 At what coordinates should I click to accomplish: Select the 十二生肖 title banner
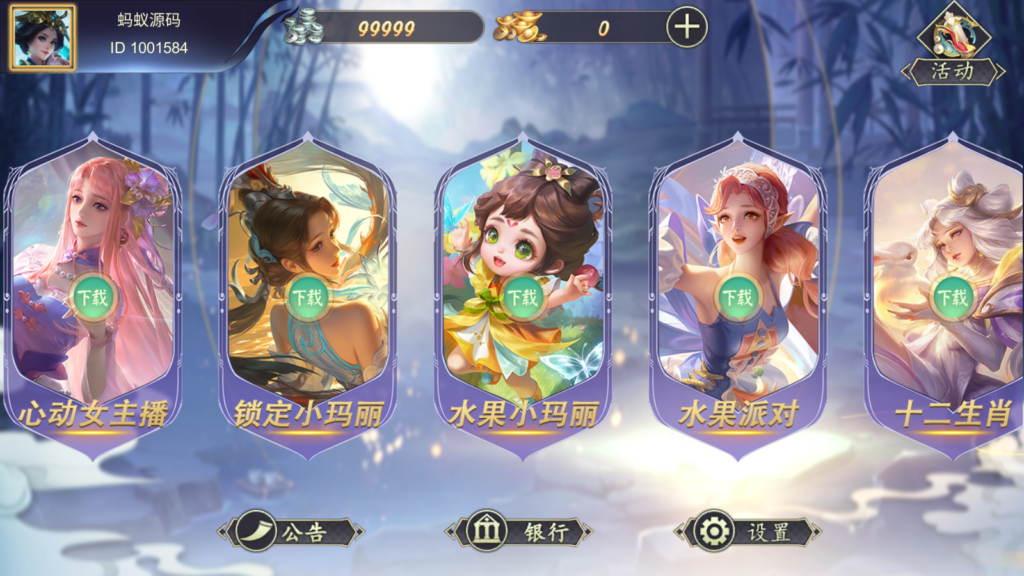(952, 415)
